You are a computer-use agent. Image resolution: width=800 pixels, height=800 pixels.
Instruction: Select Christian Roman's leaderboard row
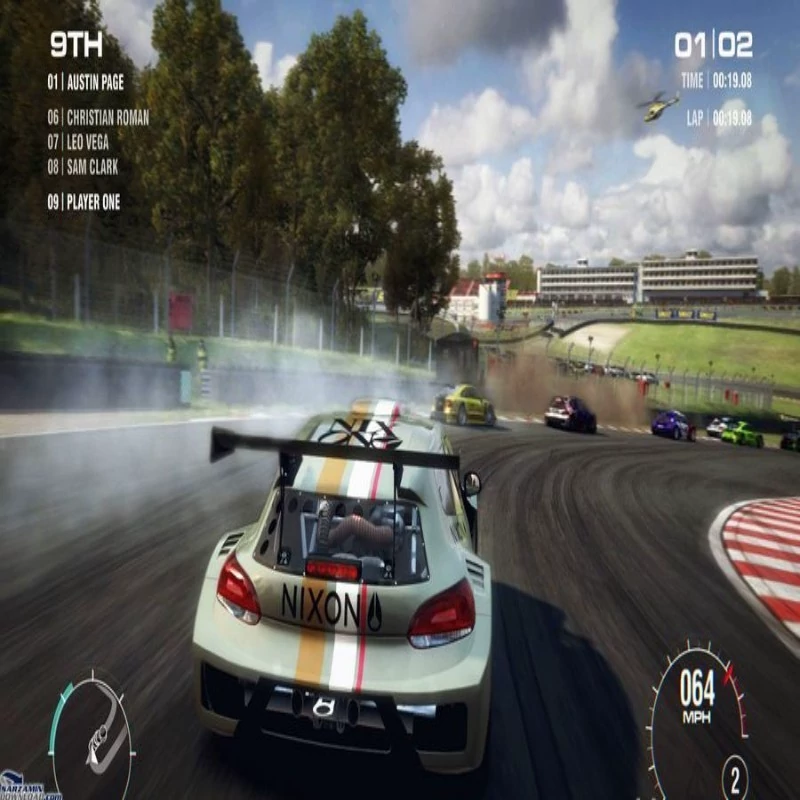pyautogui.click(x=98, y=118)
